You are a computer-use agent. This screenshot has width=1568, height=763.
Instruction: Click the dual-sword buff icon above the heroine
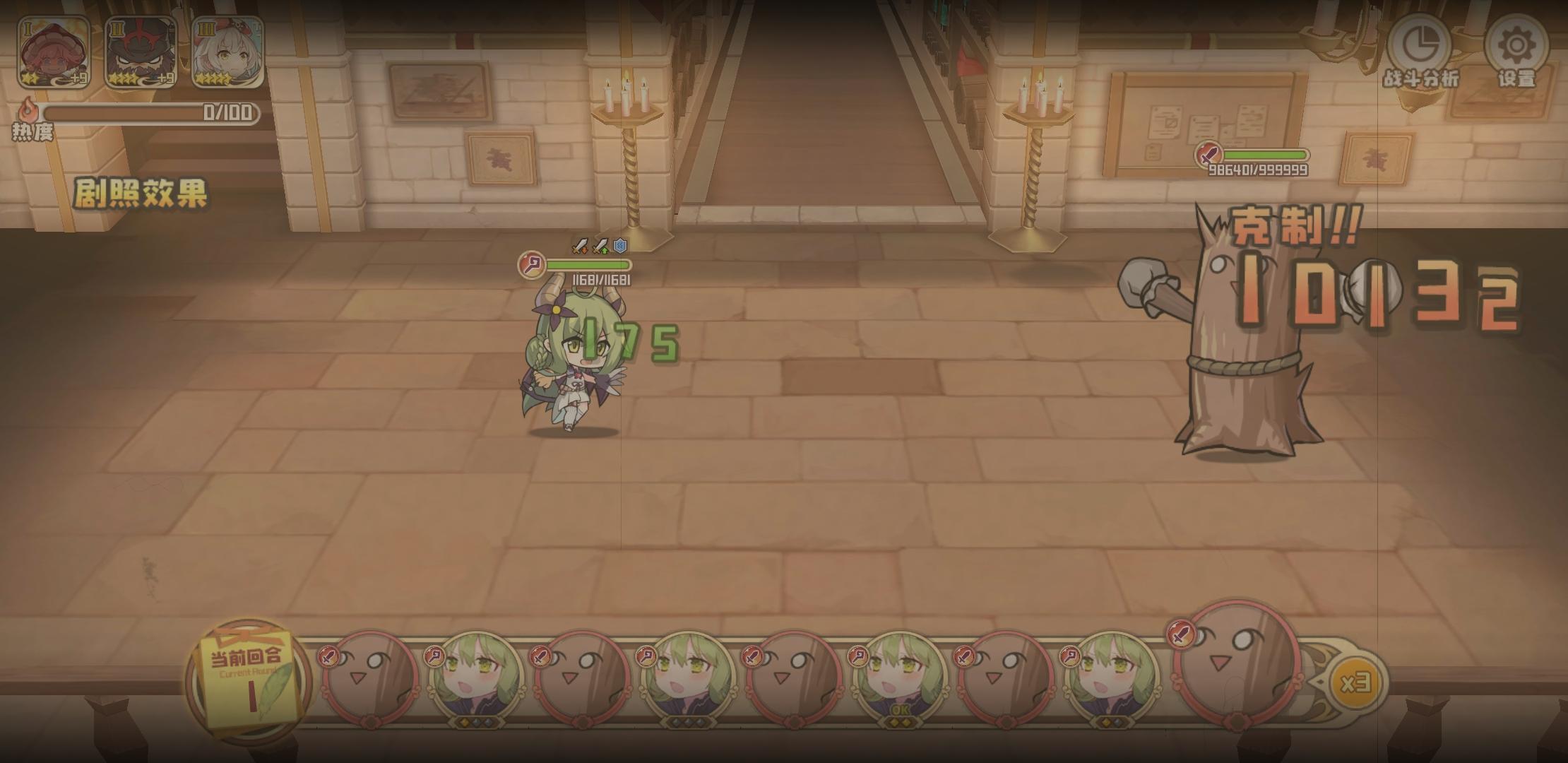579,247
